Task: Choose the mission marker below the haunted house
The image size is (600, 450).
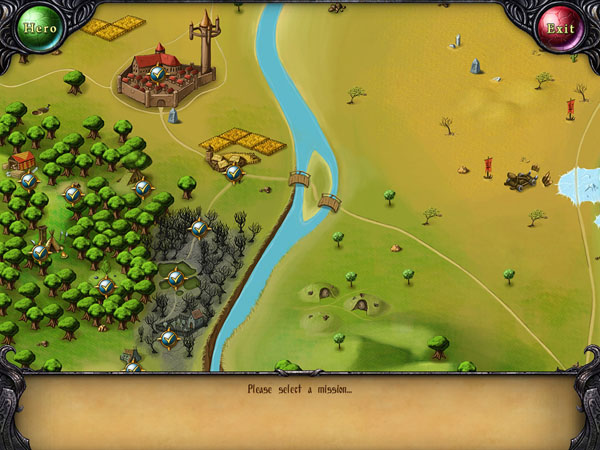Action: tap(168, 338)
